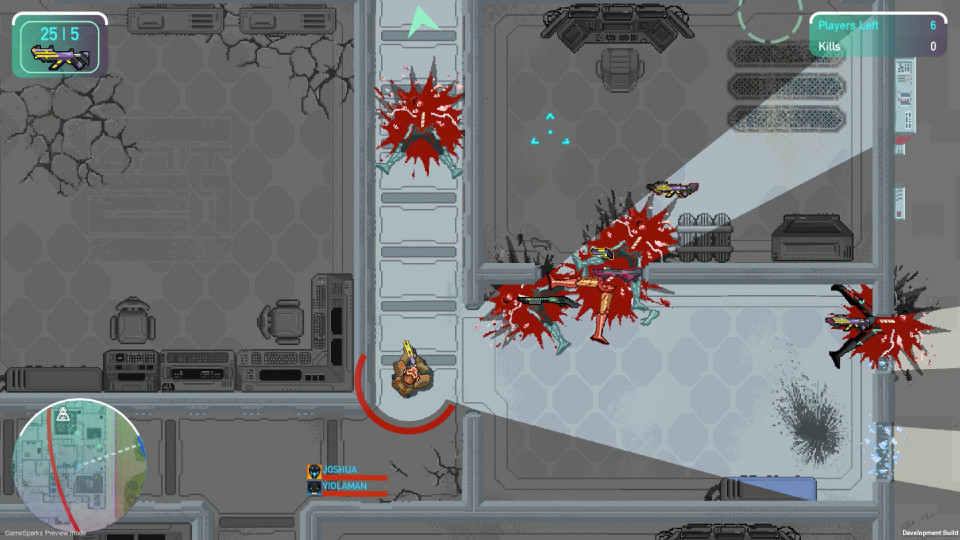Select teammate JOSHUA in the squad list

340,470
